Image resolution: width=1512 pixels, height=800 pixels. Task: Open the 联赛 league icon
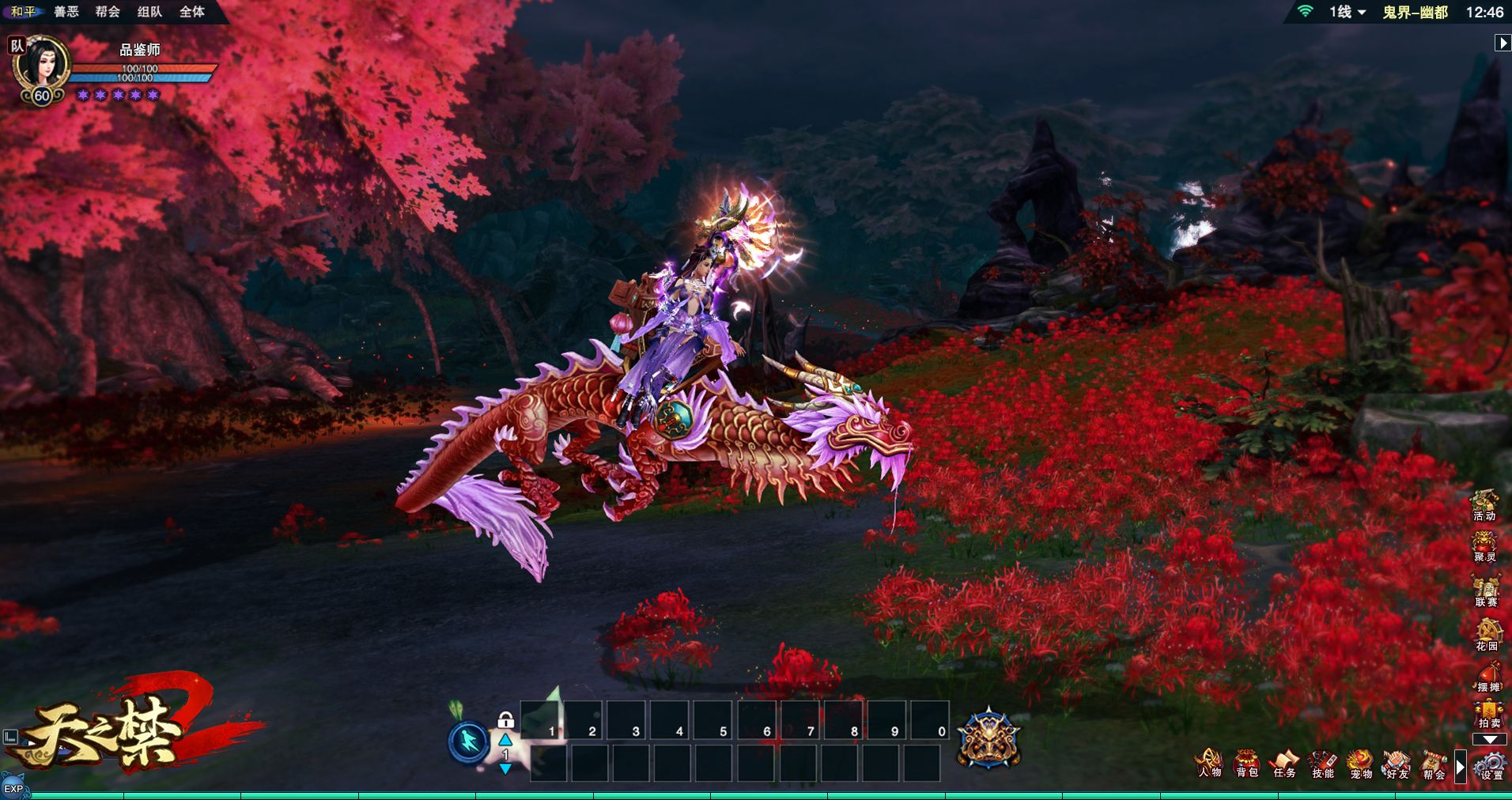point(1486,591)
